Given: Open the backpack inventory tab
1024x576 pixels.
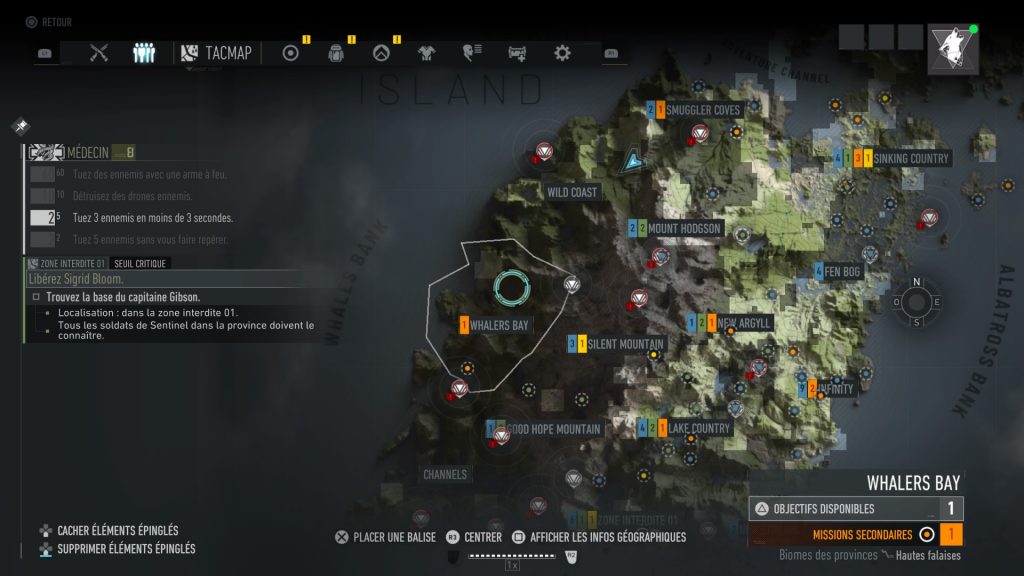Looking at the screenshot, I should point(336,53).
